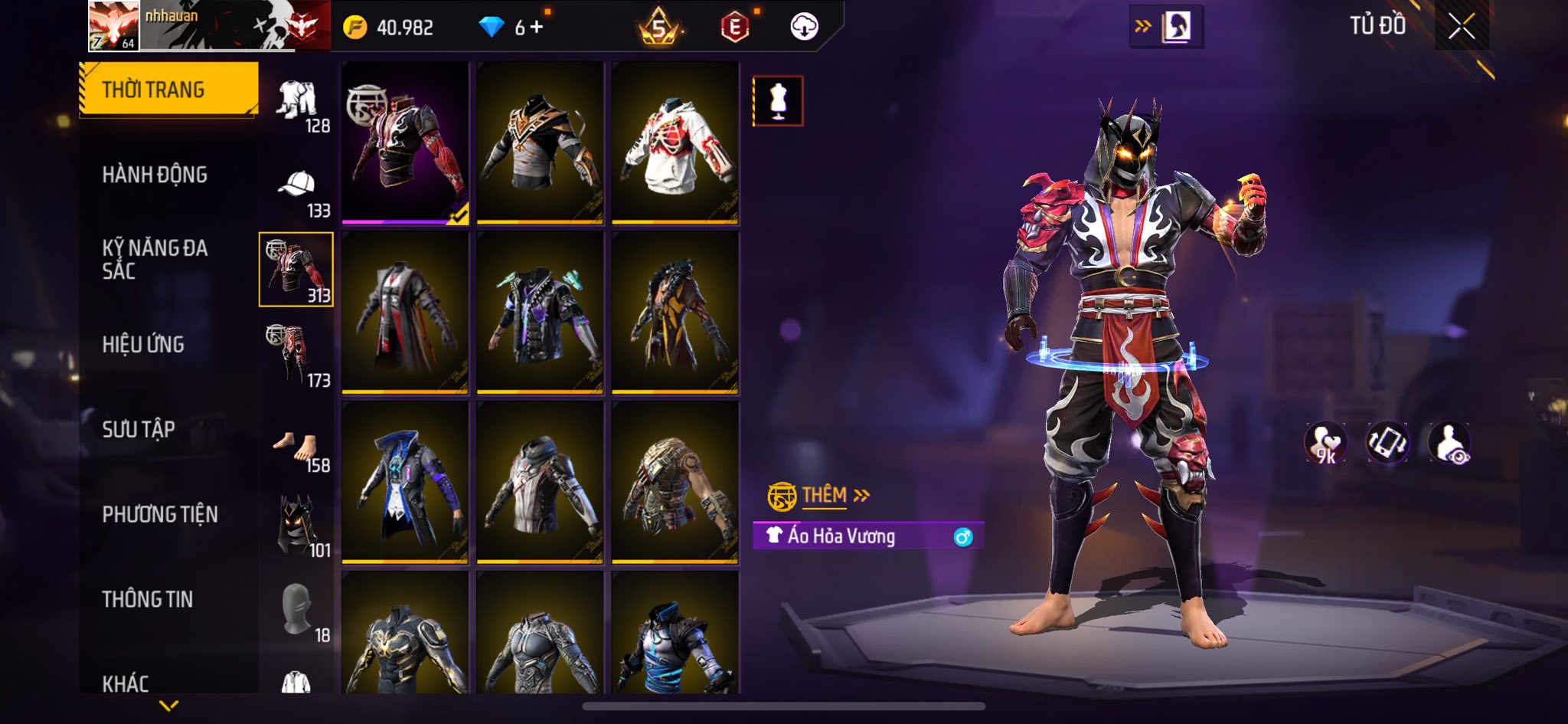1568x724 pixels.
Task: Open the mannequin outfit preset button
Action: [778, 100]
